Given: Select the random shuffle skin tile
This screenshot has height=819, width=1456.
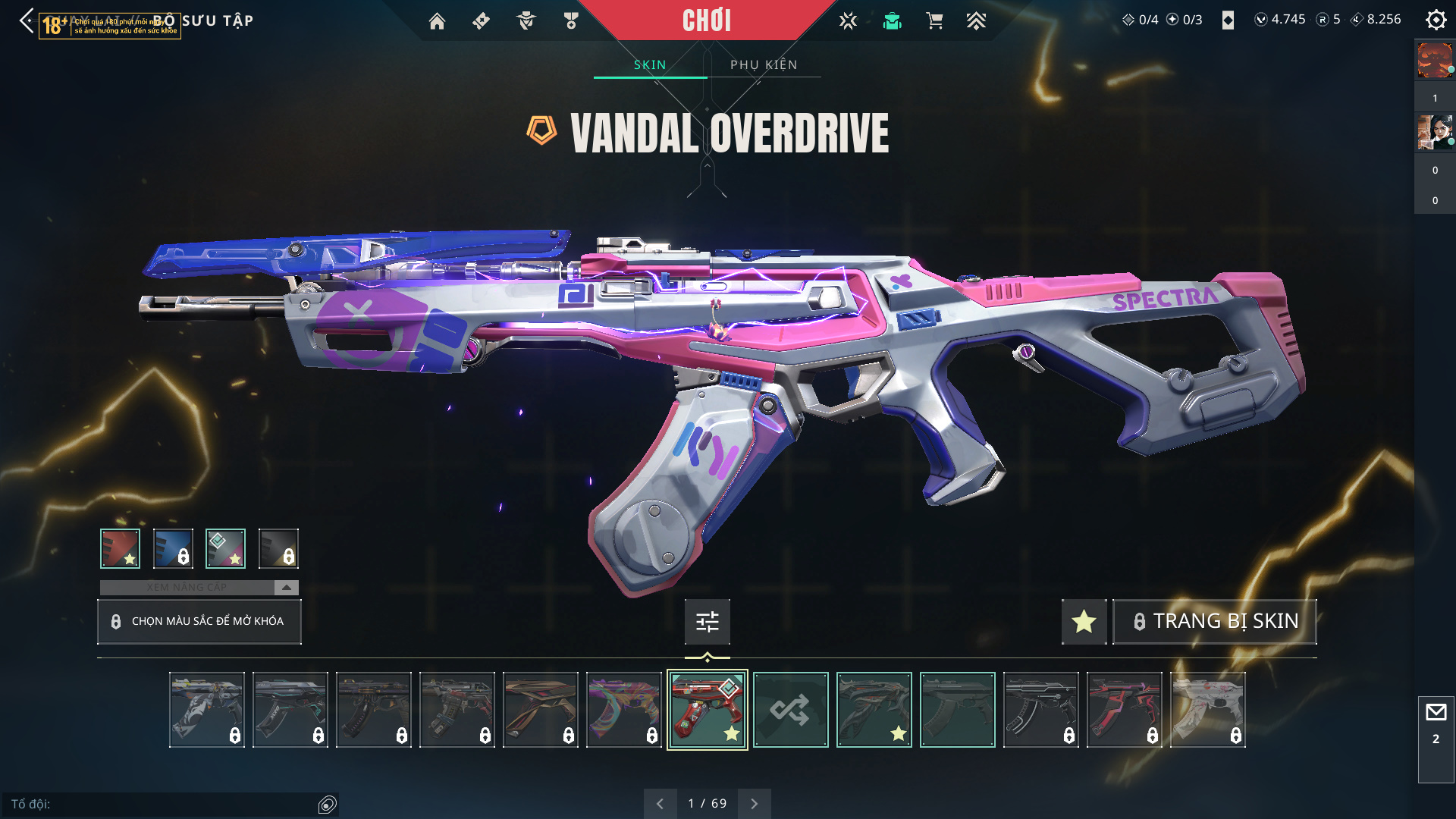Looking at the screenshot, I should [790, 710].
